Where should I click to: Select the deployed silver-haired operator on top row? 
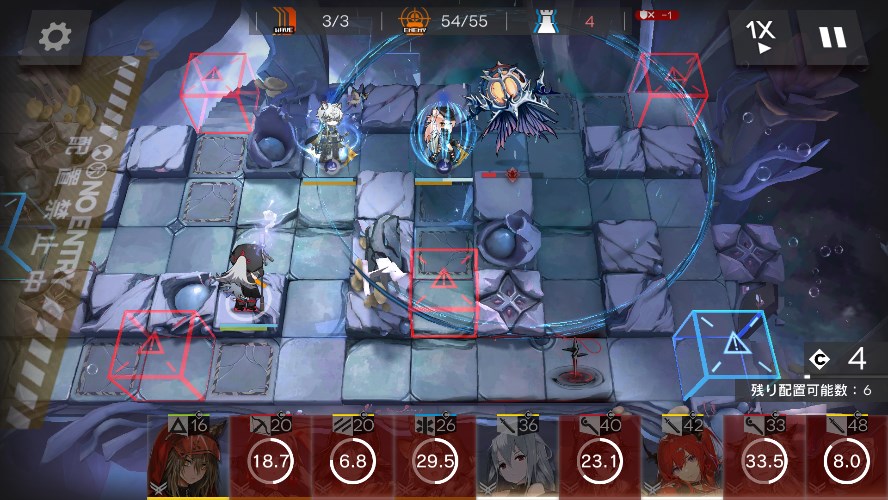328,135
